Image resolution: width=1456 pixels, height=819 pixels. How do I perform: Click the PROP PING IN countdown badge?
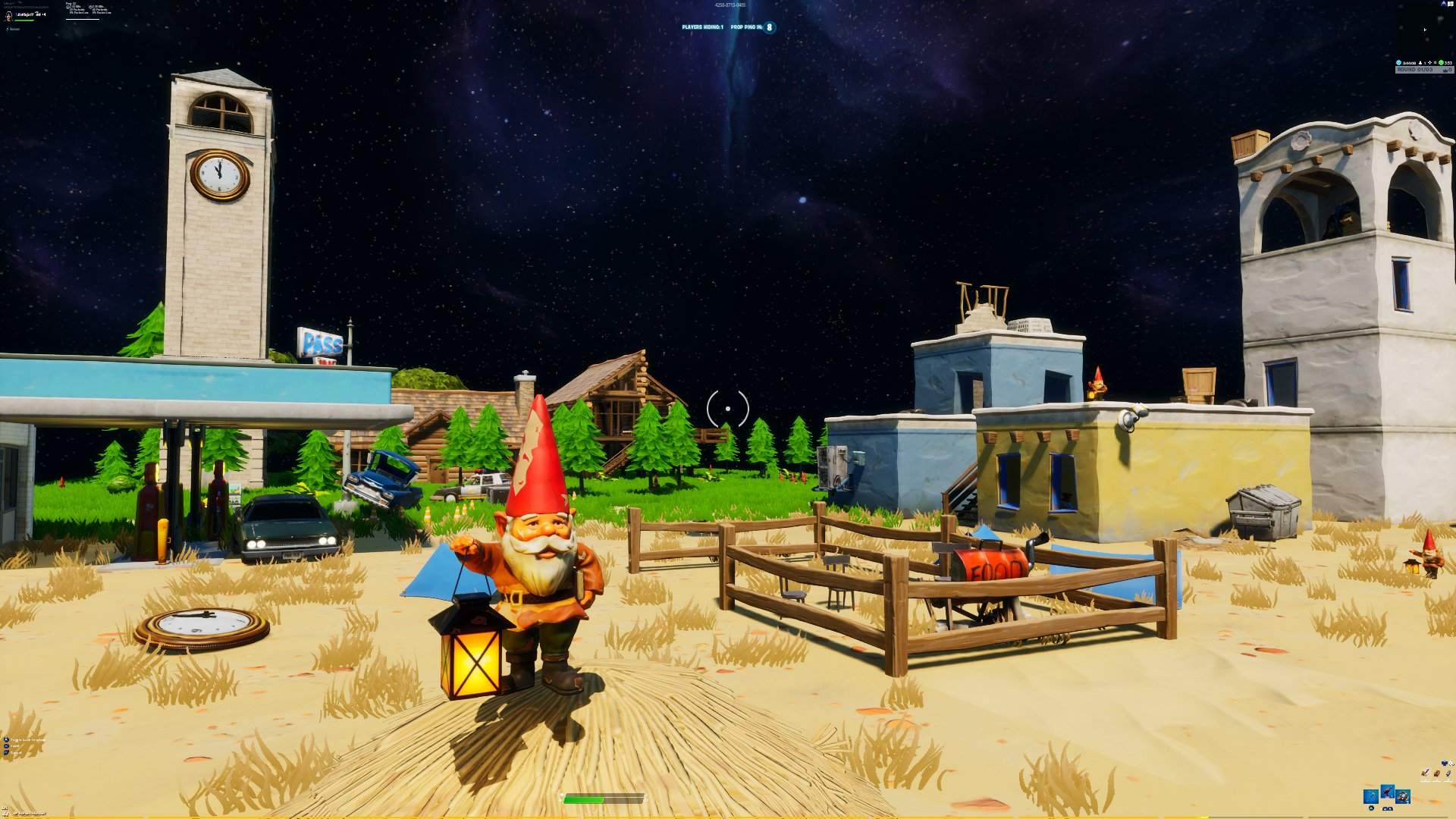click(x=768, y=27)
